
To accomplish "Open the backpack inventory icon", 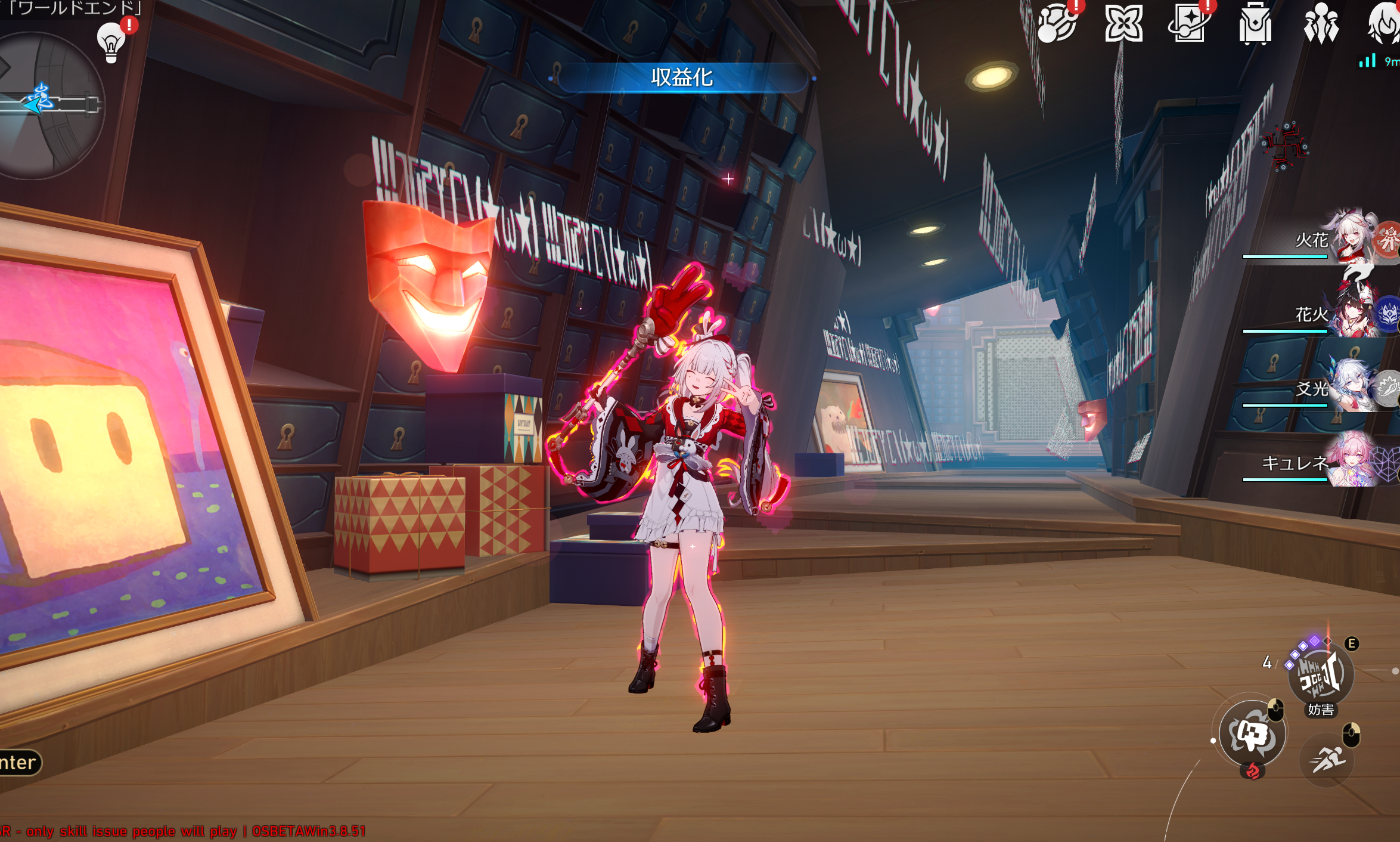I will [x=1255, y=24].
